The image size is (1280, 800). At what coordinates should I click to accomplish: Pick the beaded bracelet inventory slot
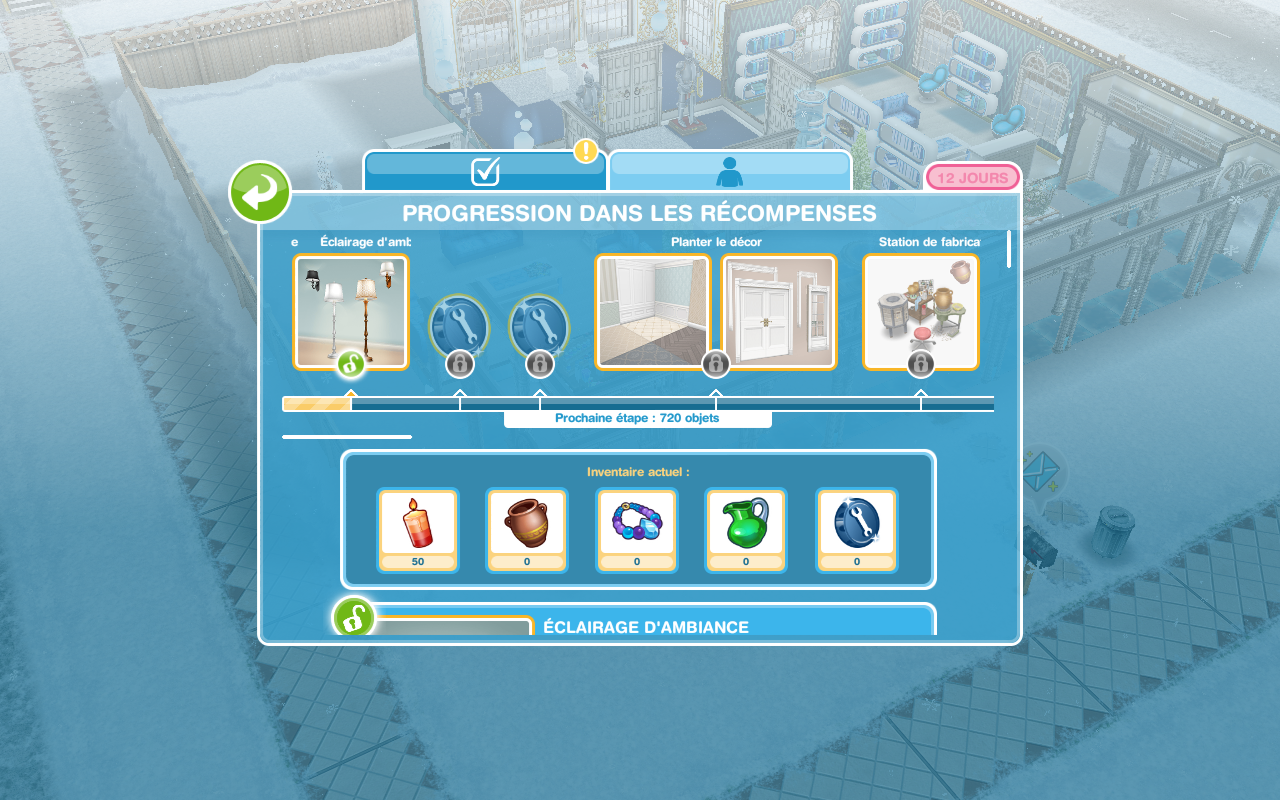coord(637,529)
